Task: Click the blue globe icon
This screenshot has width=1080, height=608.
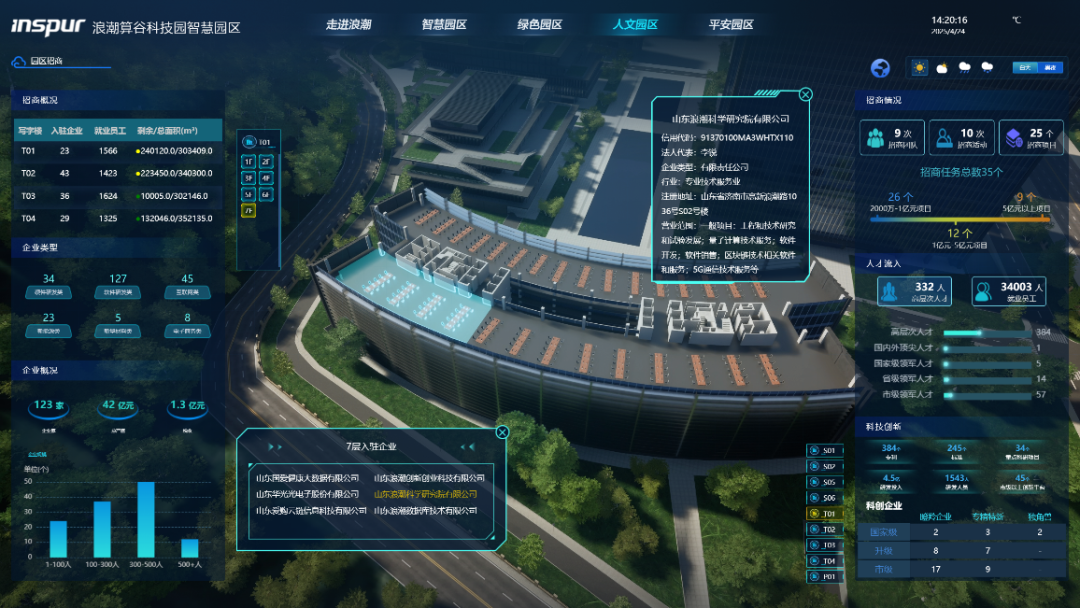Action: [x=881, y=68]
